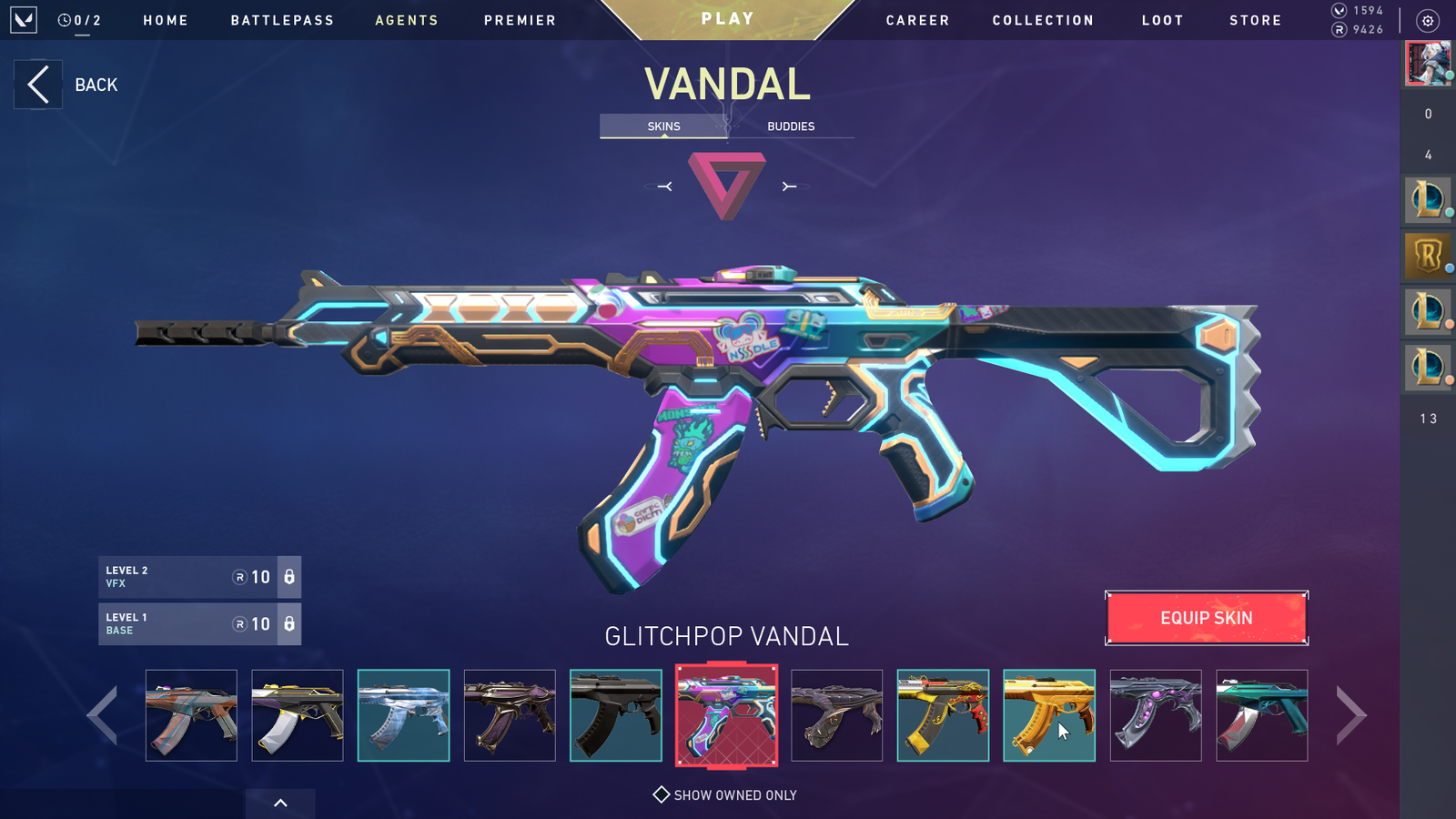Go to the Store page
Image resolution: width=1456 pixels, height=819 pixels.
coord(1255,20)
